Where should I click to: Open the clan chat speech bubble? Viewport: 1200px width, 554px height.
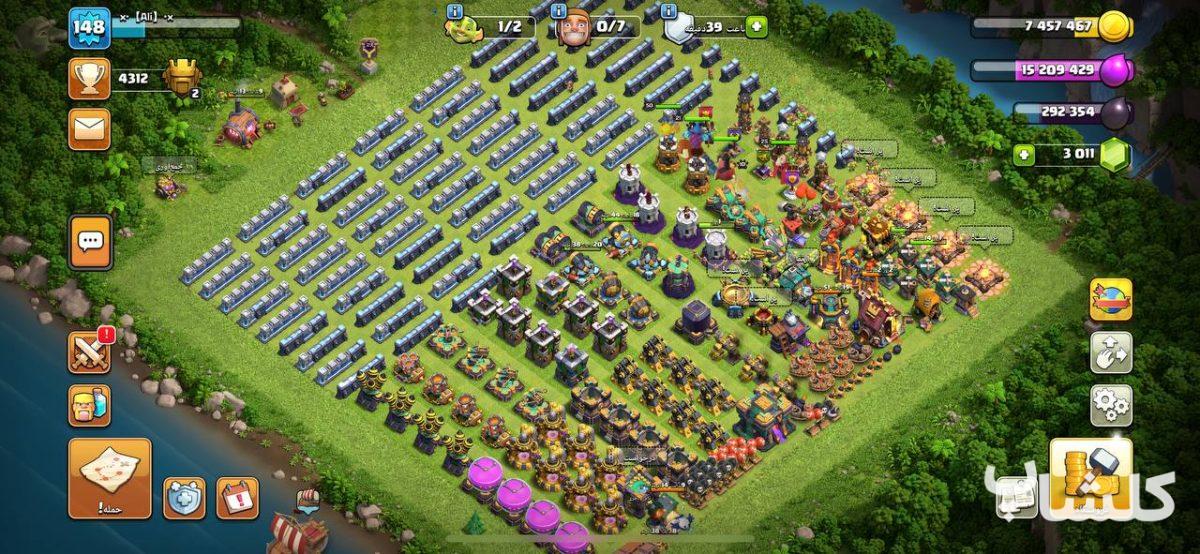point(90,242)
